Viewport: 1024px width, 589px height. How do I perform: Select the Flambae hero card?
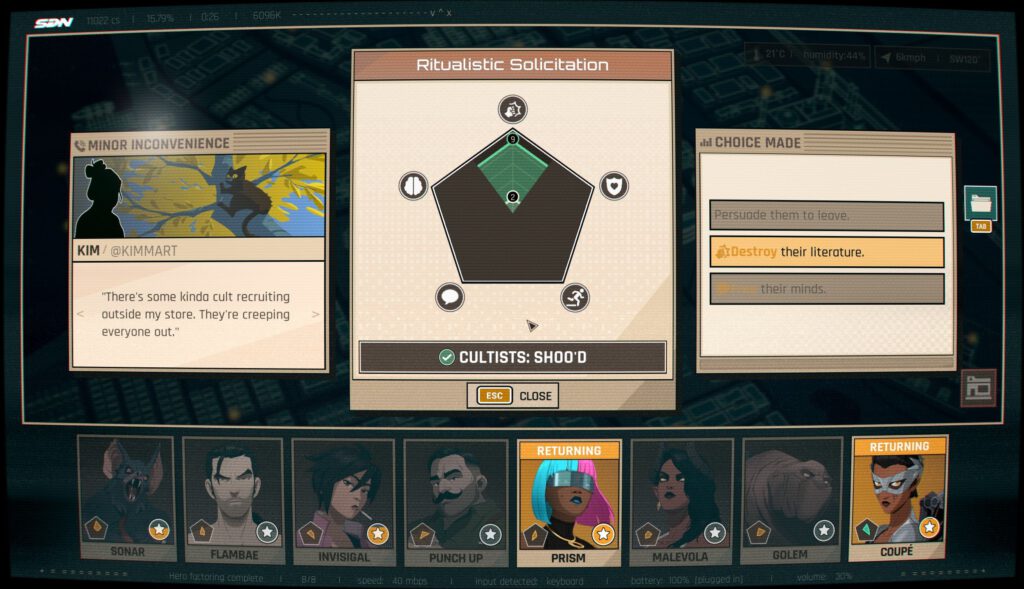coord(232,497)
